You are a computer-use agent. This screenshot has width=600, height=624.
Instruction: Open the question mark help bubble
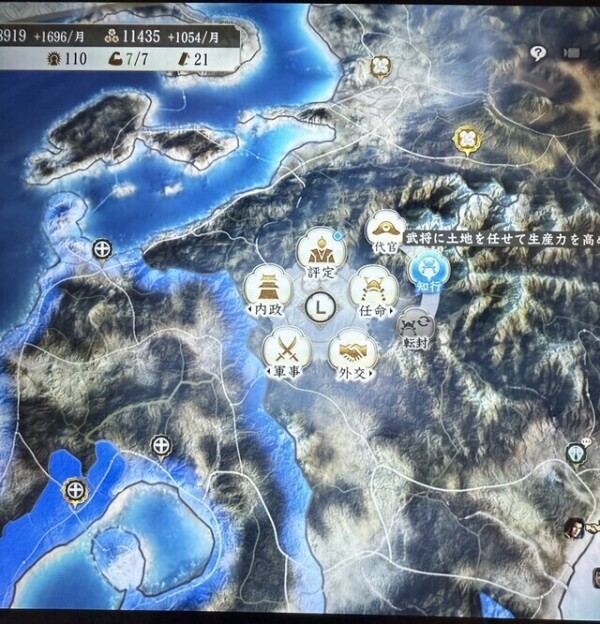[539, 53]
